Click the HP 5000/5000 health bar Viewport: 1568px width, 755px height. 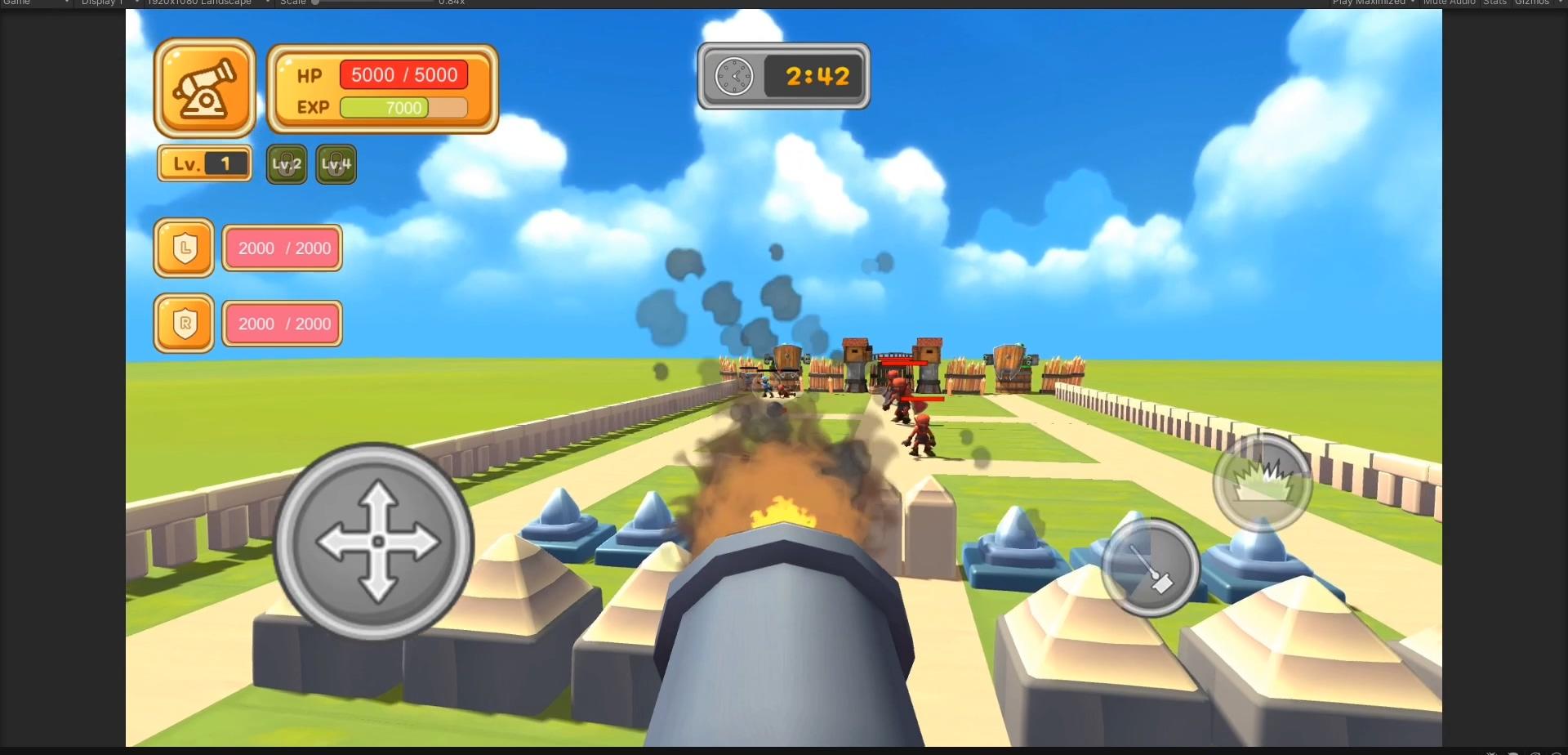pyautogui.click(x=403, y=75)
